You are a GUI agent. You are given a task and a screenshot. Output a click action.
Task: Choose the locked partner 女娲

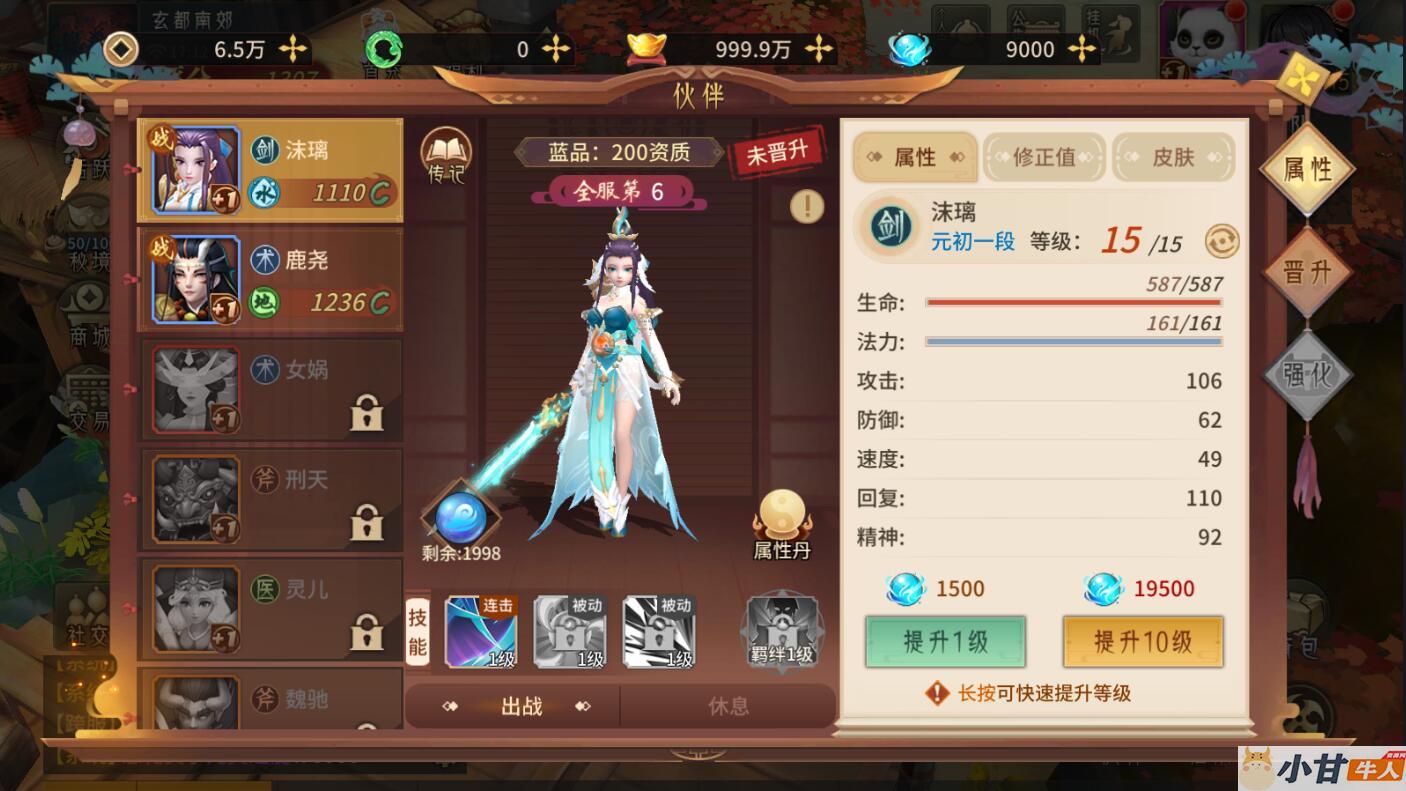pyautogui.click(x=270, y=390)
